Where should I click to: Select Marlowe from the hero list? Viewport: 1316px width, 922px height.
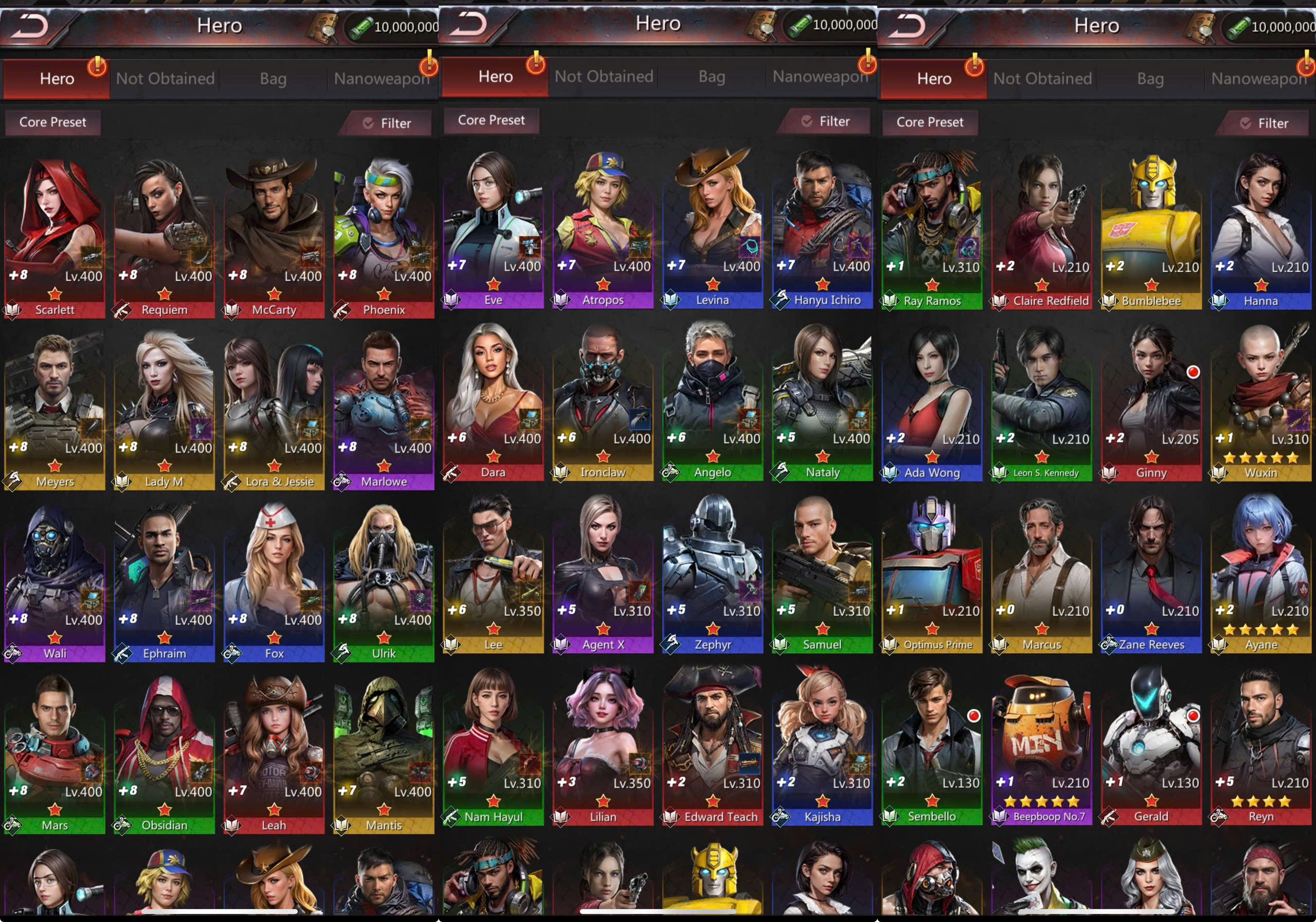[383, 407]
